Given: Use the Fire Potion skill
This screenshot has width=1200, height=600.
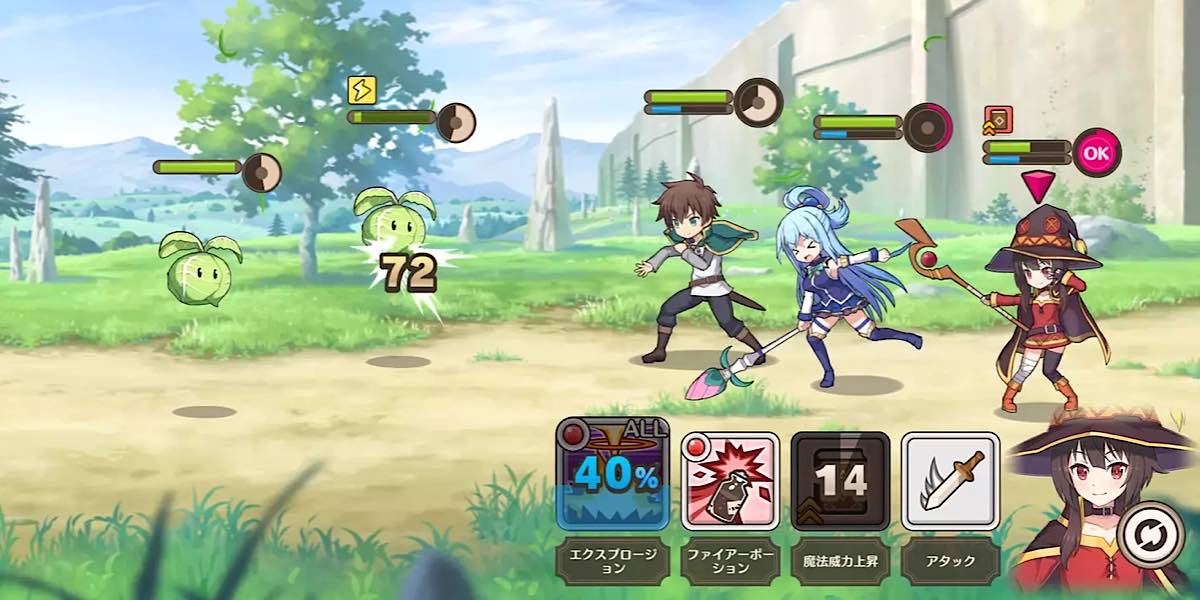Looking at the screenshot, I should [x=729, y=481].
